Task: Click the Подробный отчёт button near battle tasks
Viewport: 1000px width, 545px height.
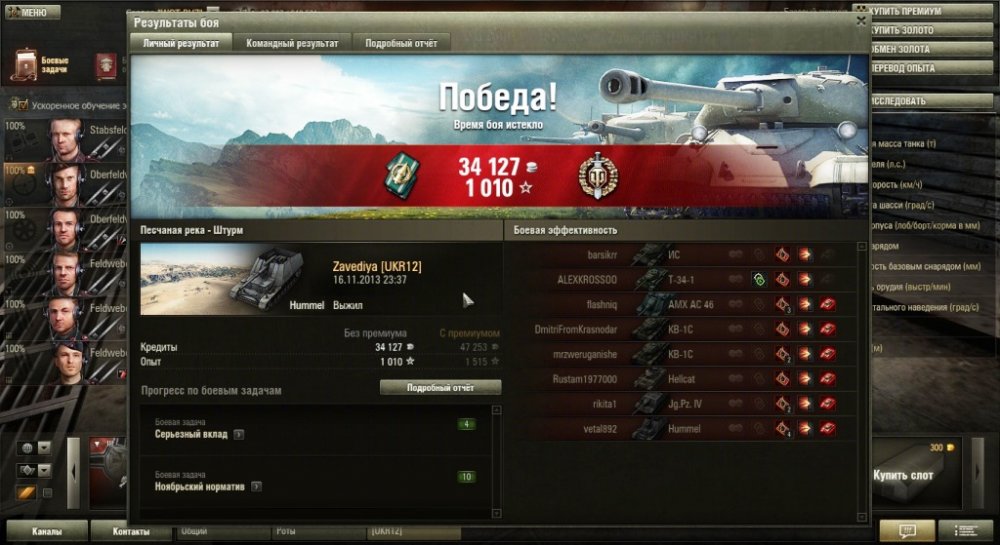Action: pyautogui.click(x=440, y=388)
